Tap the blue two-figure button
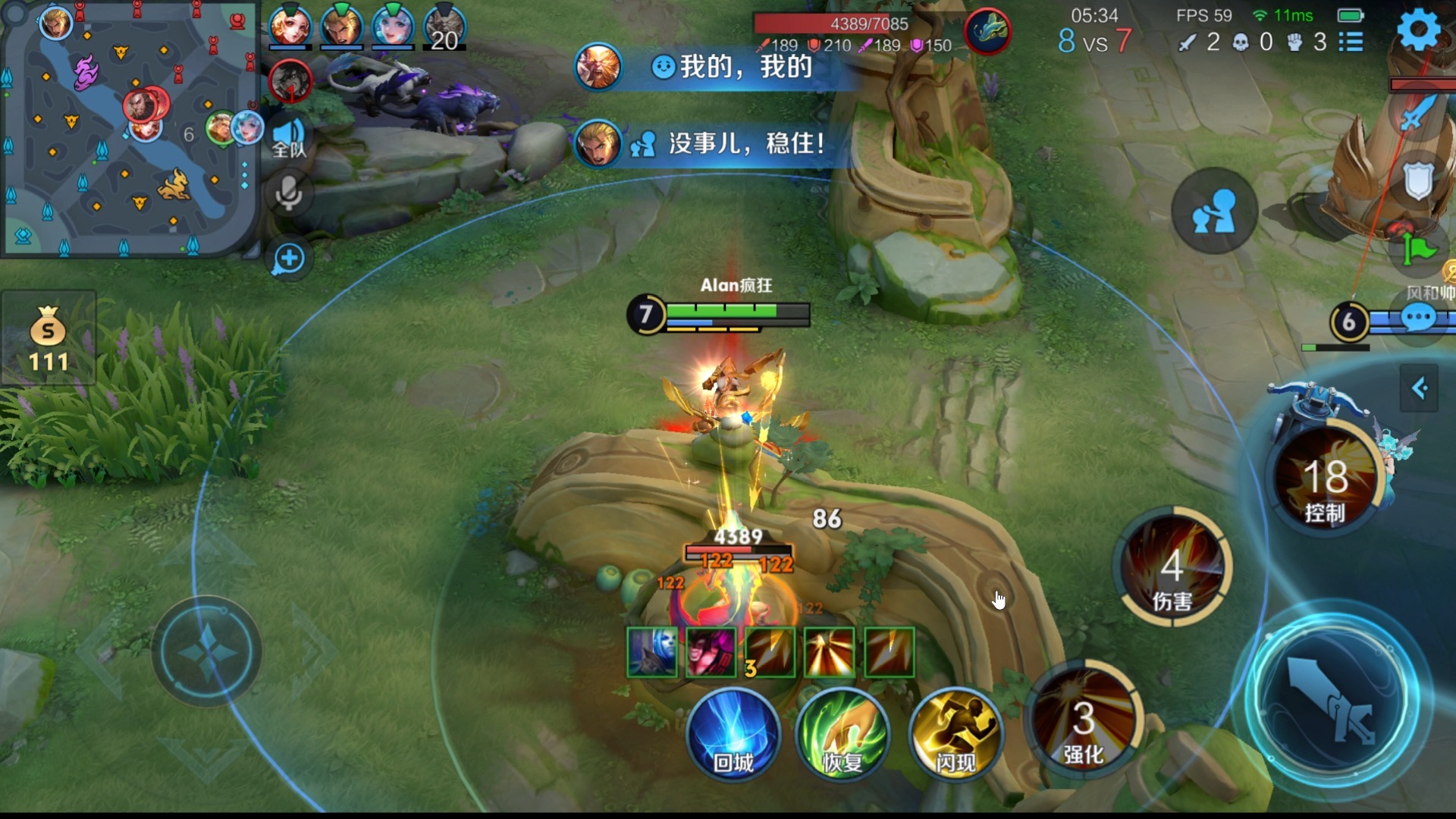 (1214, 212)
